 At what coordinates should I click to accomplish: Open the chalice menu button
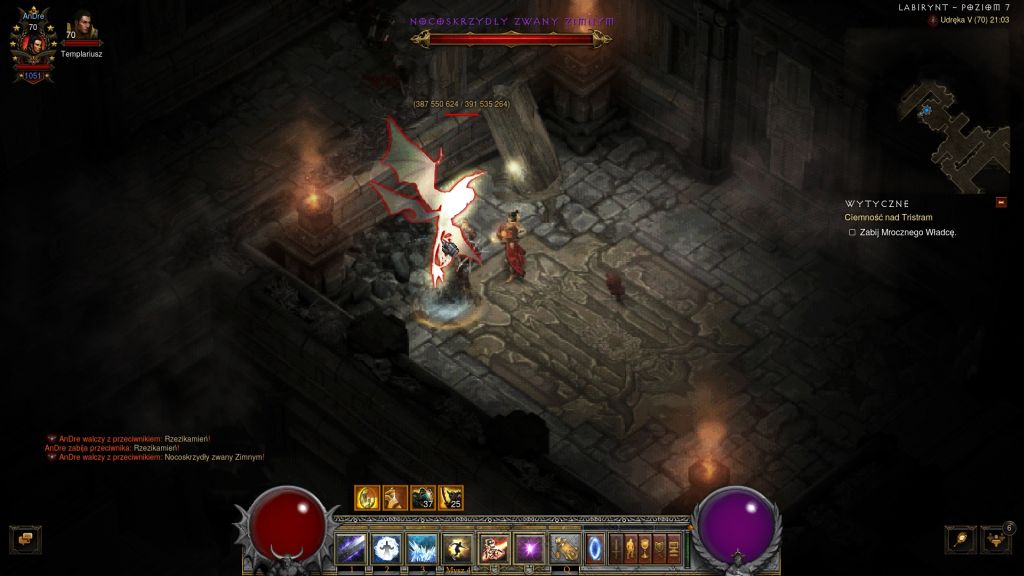tap(645, 547)
